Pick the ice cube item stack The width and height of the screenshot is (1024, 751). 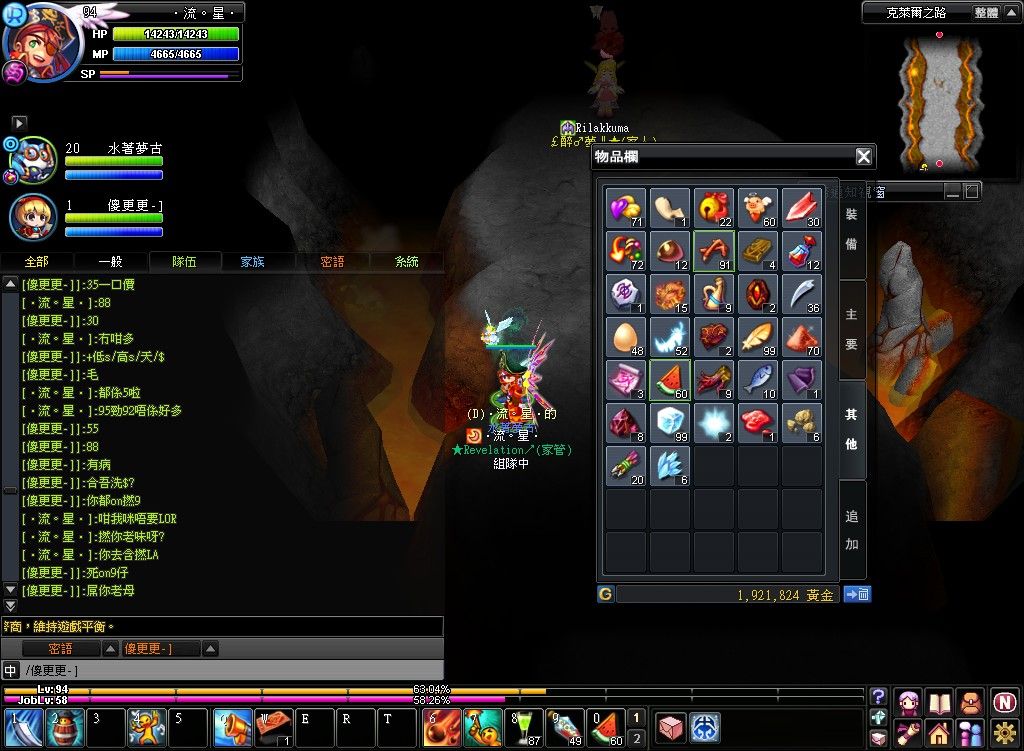(x=670, y=423)
